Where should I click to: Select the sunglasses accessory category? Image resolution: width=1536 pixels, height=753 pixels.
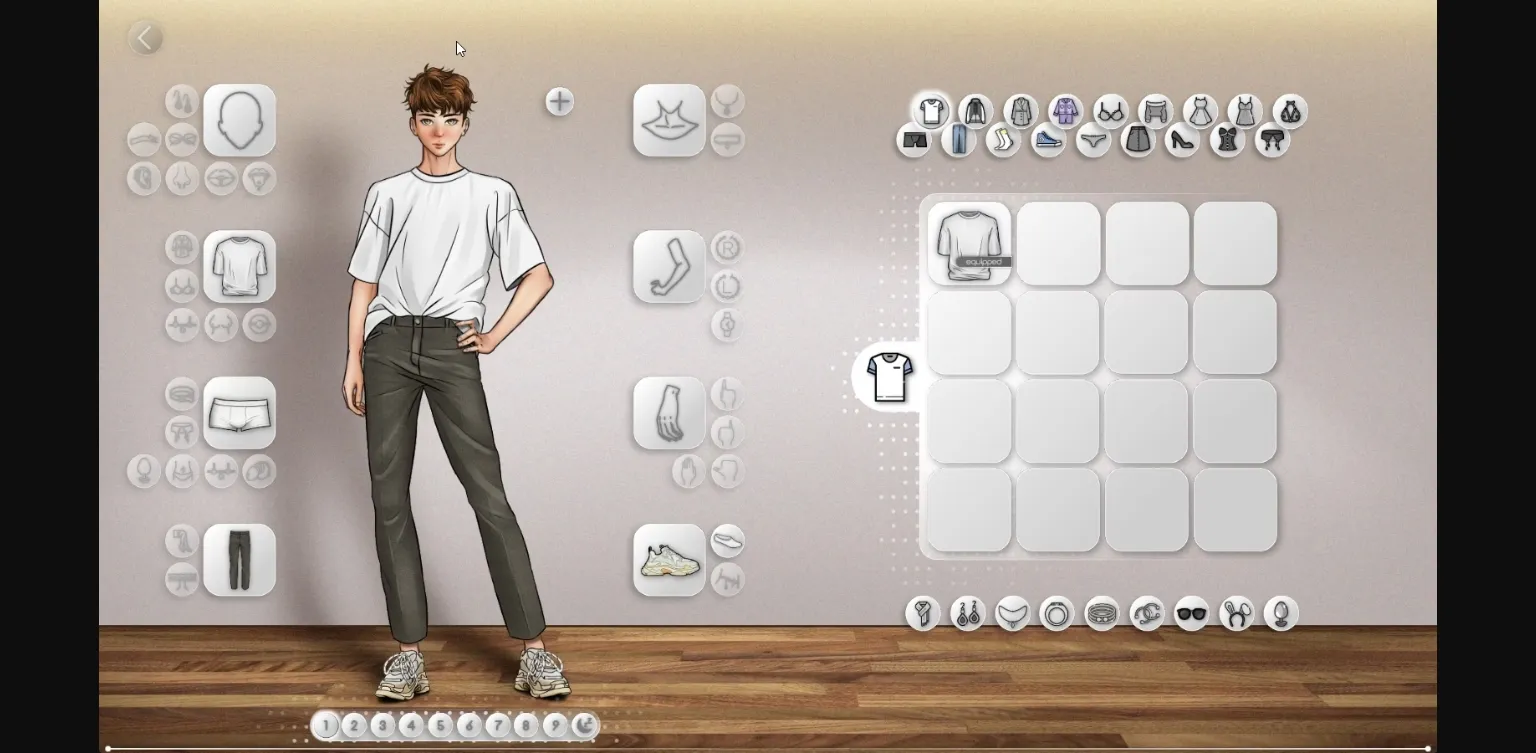(x=1192, y=614)
